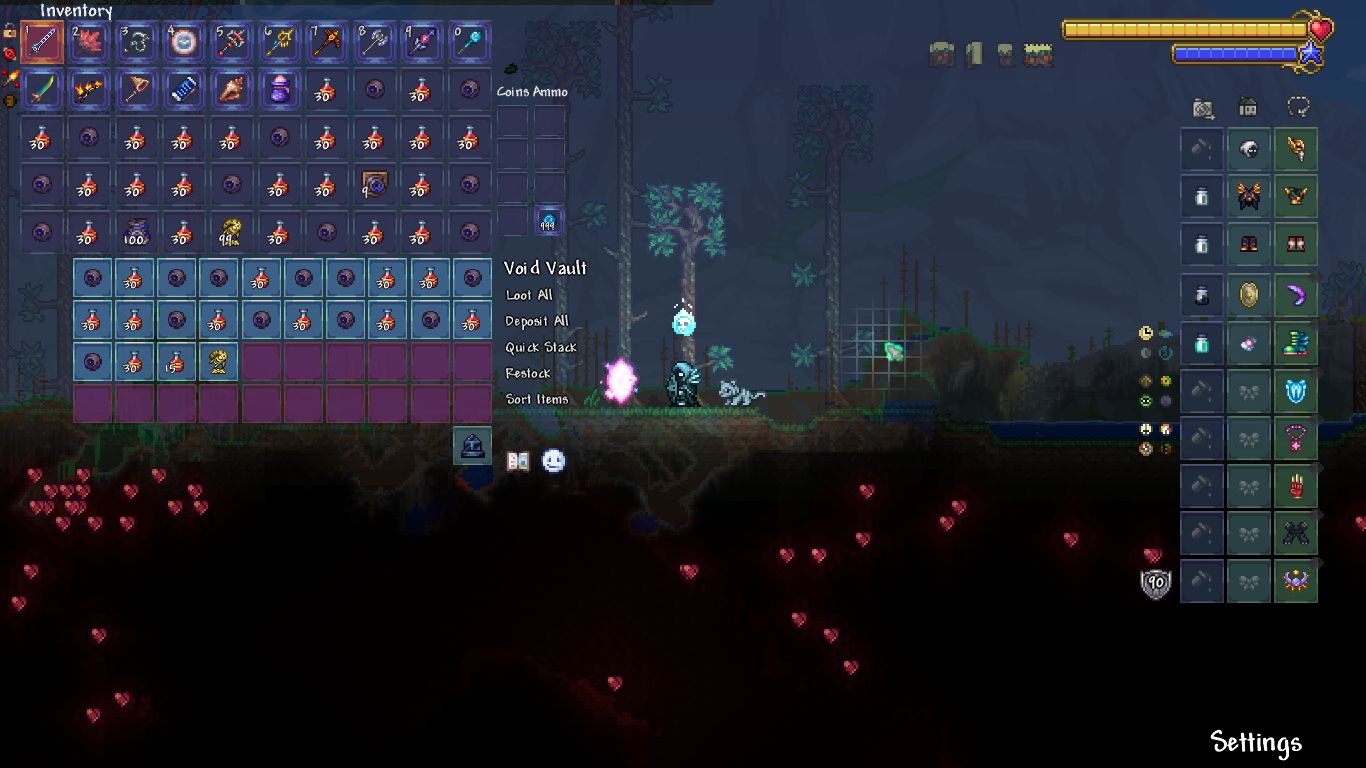Loot All from the Void Vault
The height and width of the screenshot is (768, 1366).
[529, 296]
